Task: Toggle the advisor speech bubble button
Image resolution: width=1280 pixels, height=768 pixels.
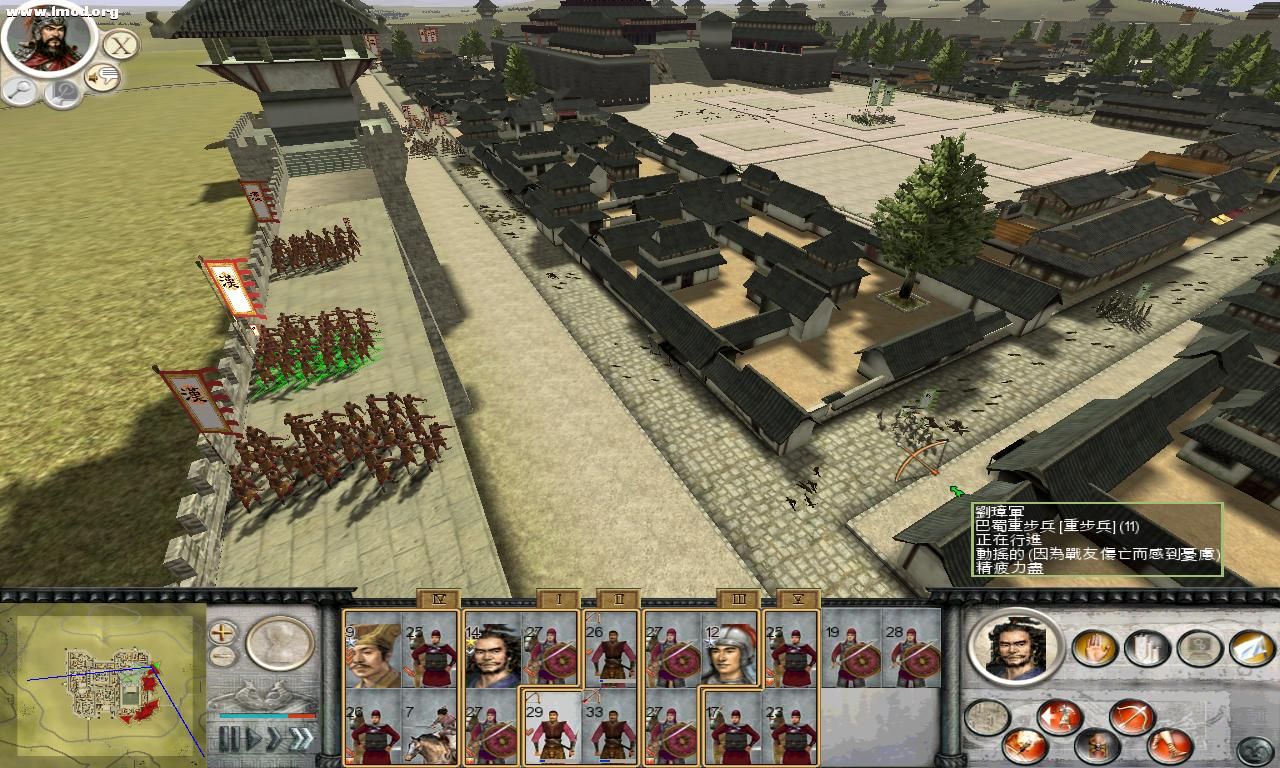Action: pos(102,77)
